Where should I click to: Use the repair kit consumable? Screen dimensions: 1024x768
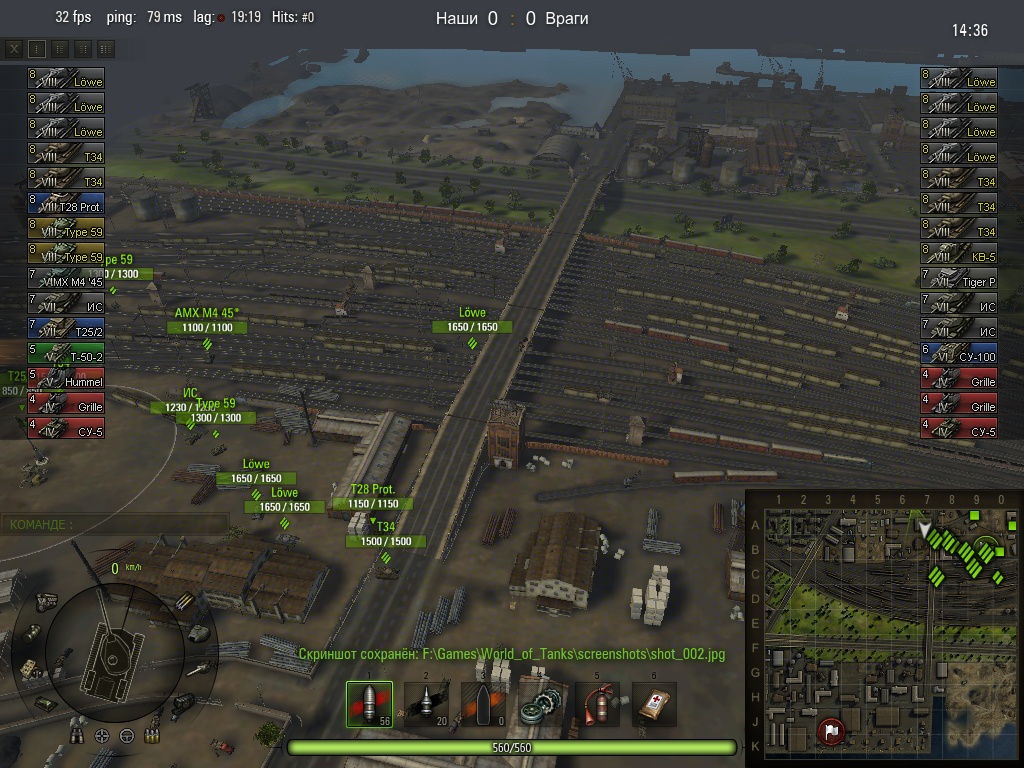pos(540,705)
